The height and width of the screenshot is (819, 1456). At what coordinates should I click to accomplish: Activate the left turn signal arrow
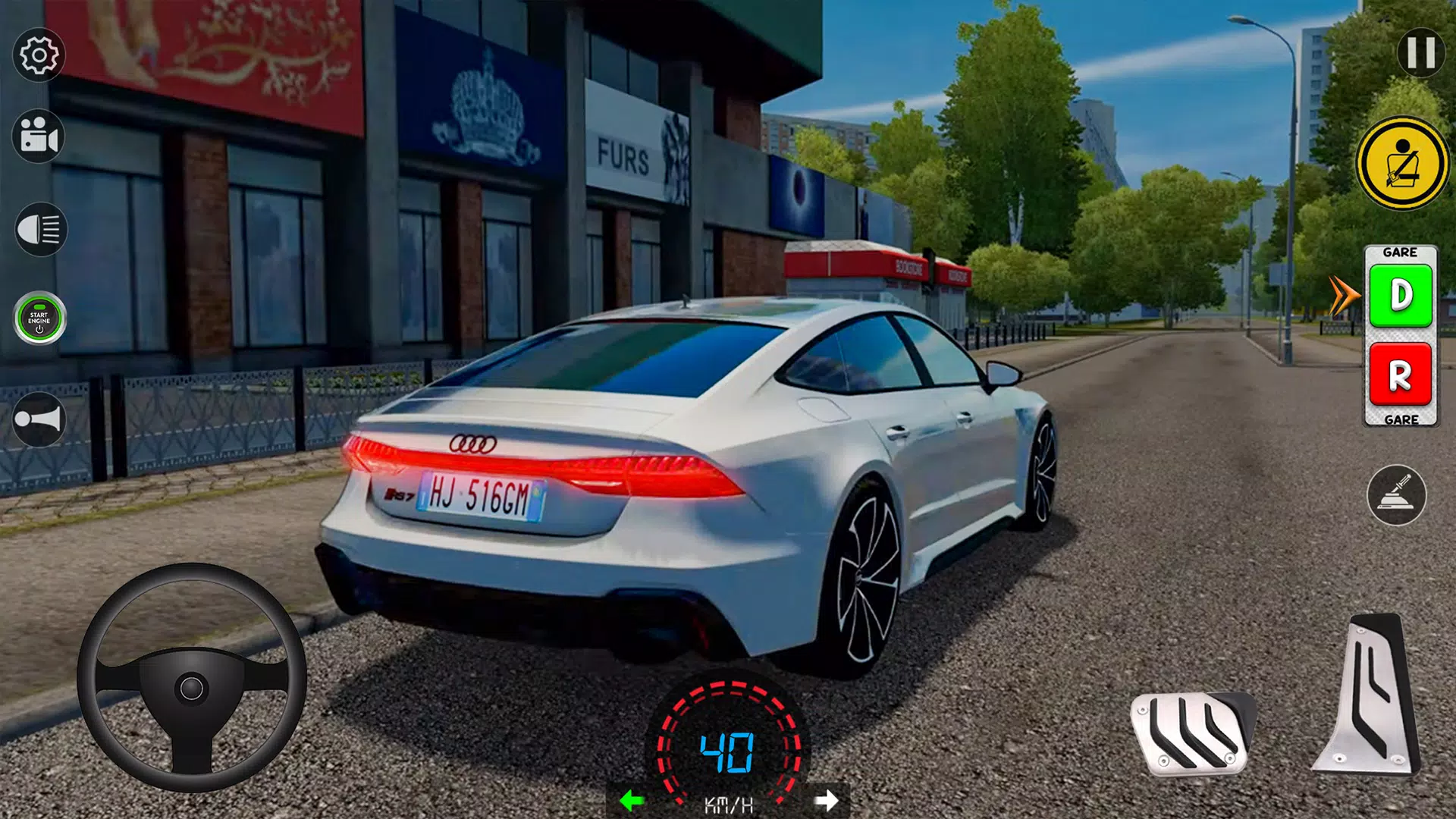coord(632,800)
